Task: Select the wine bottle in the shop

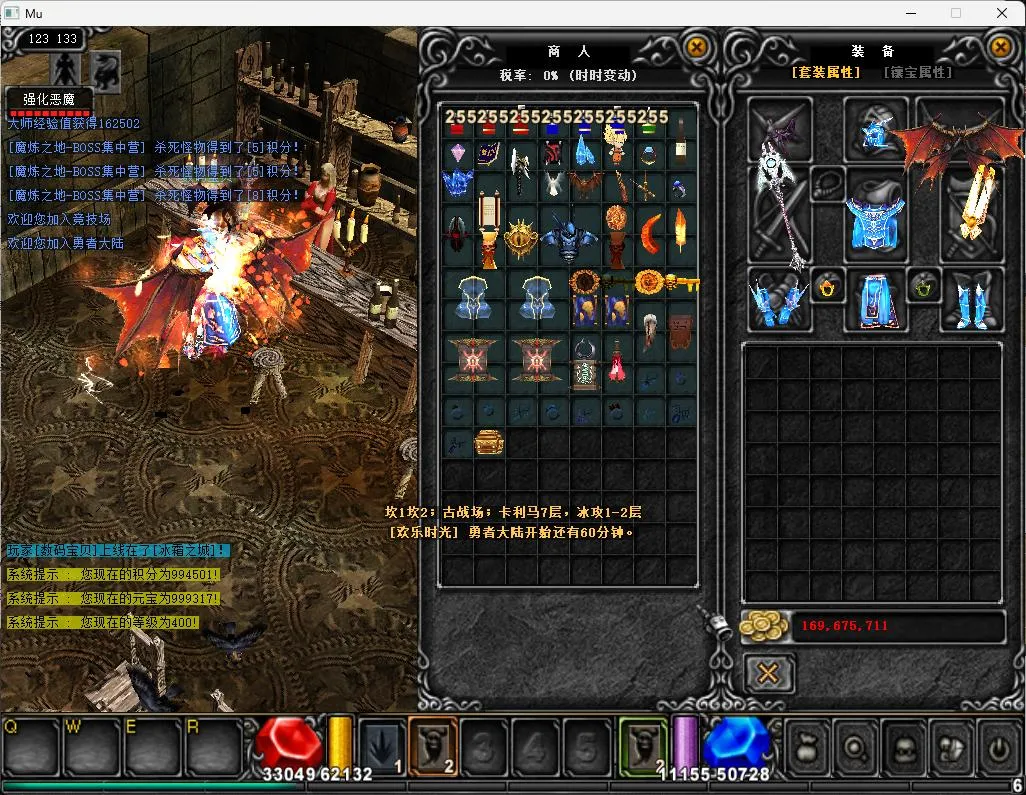Action: [x=681, y=139]
